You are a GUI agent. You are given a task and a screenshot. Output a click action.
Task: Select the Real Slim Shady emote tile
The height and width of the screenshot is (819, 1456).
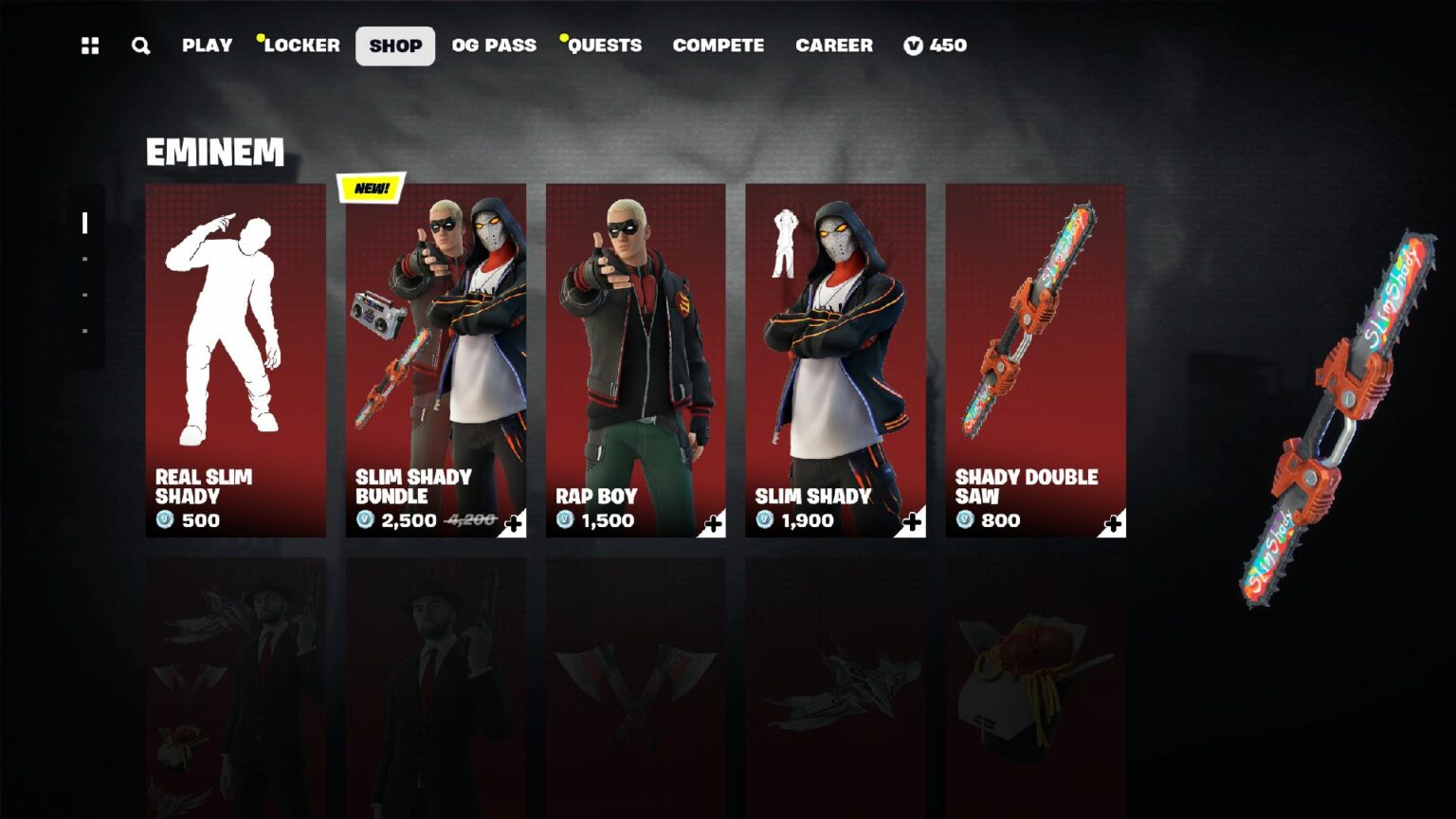pos(235,360)
